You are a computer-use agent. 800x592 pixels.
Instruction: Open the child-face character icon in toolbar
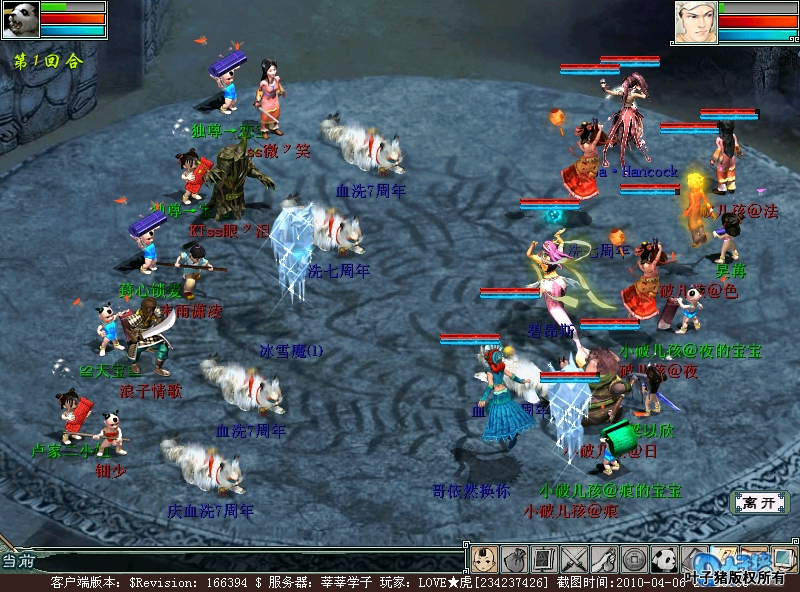click(484, 558)
